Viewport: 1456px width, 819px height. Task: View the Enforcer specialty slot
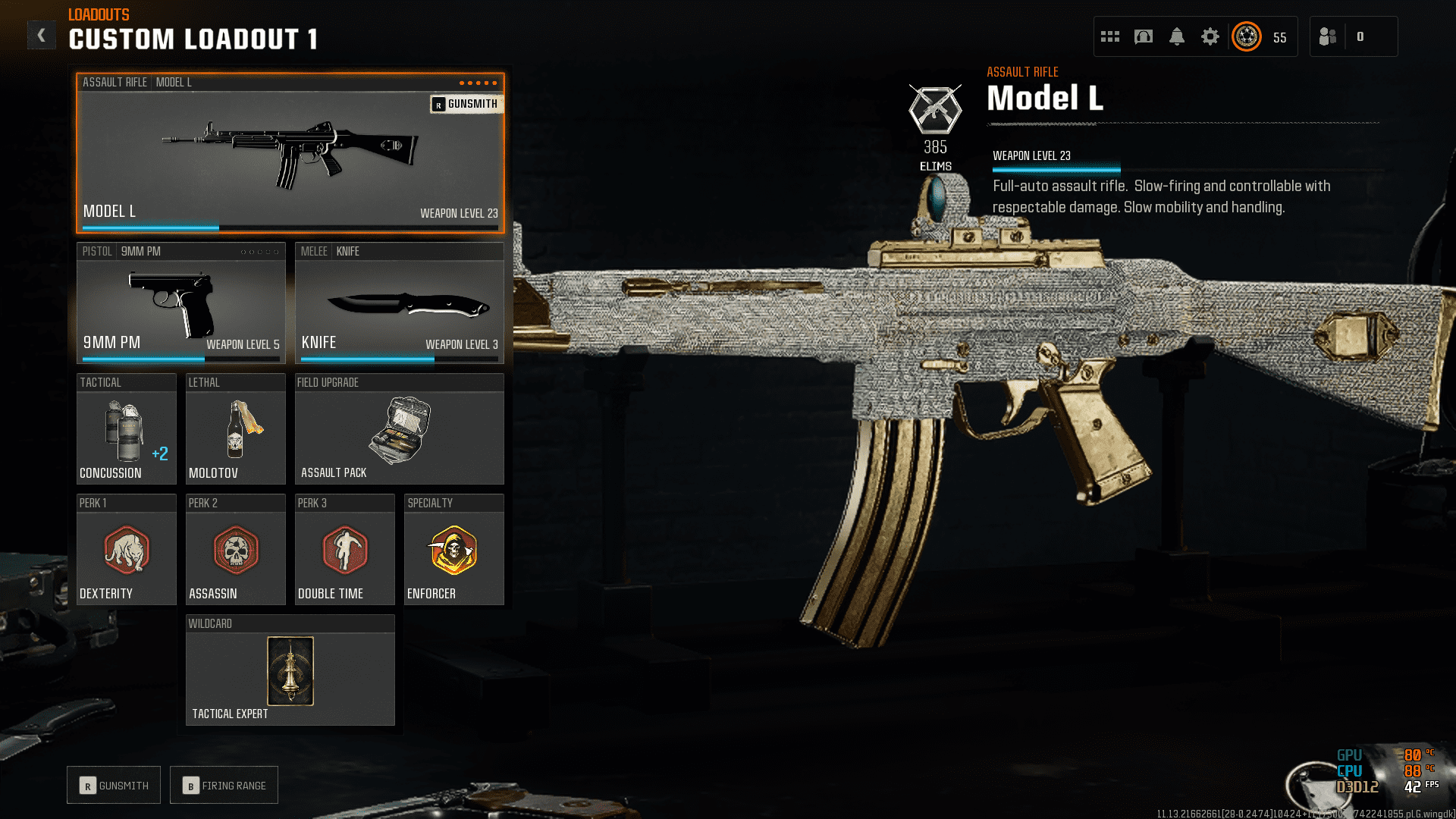coord(453,550)
